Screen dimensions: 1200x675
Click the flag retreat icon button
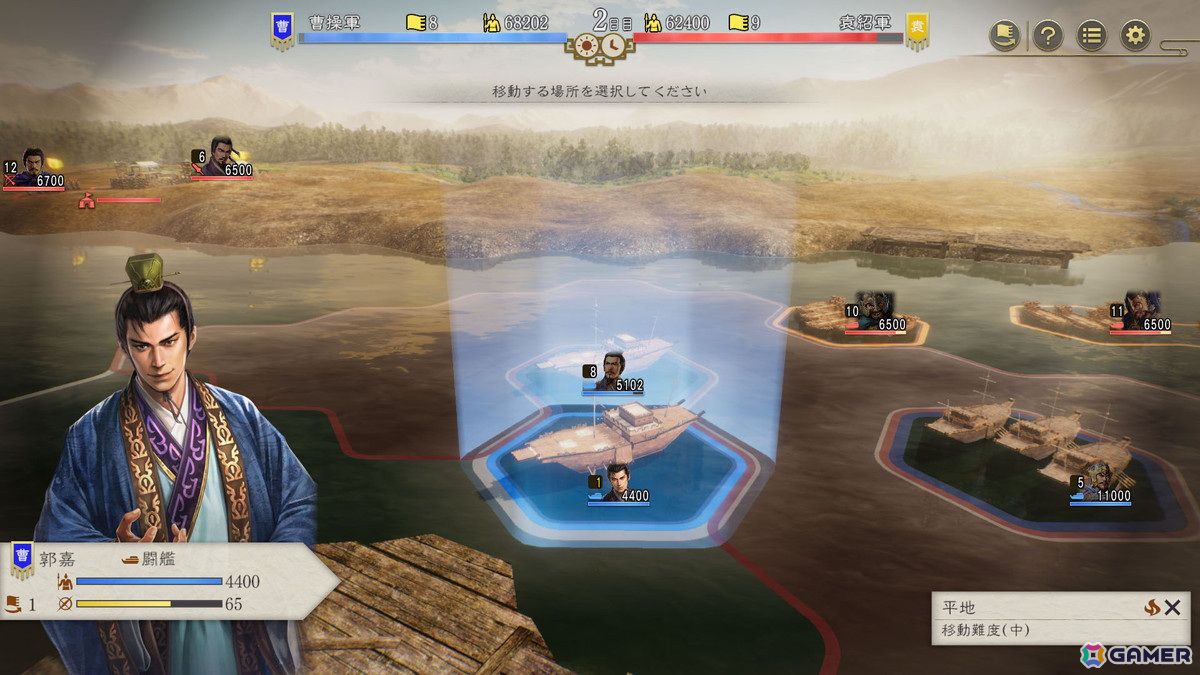(1004, 36)
